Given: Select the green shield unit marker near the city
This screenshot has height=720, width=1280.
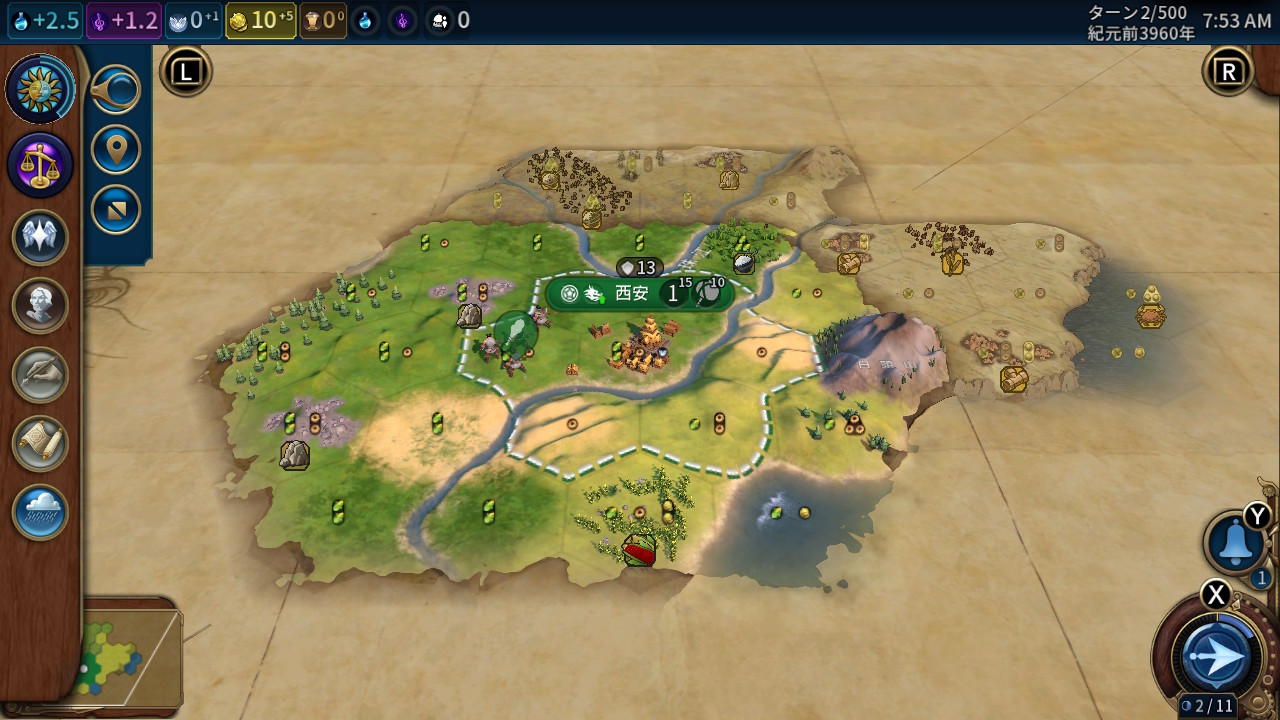Looking at the screenshot, I should (515, 333).
